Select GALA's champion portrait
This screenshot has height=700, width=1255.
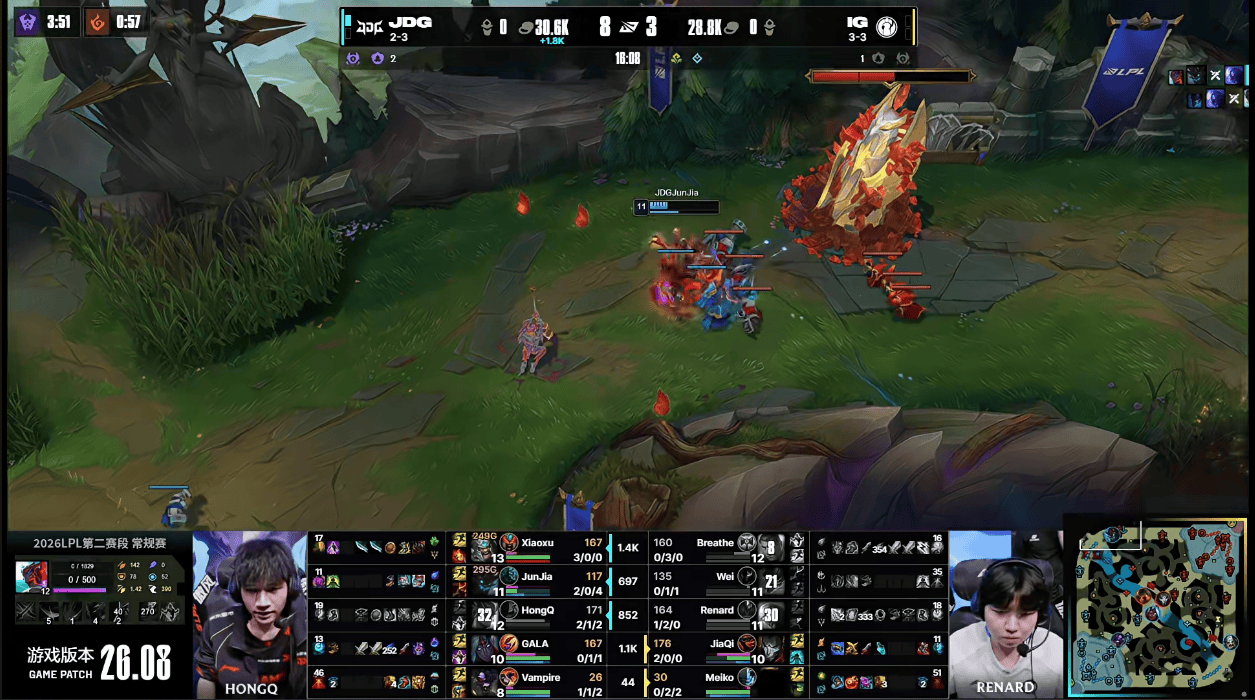509,645
